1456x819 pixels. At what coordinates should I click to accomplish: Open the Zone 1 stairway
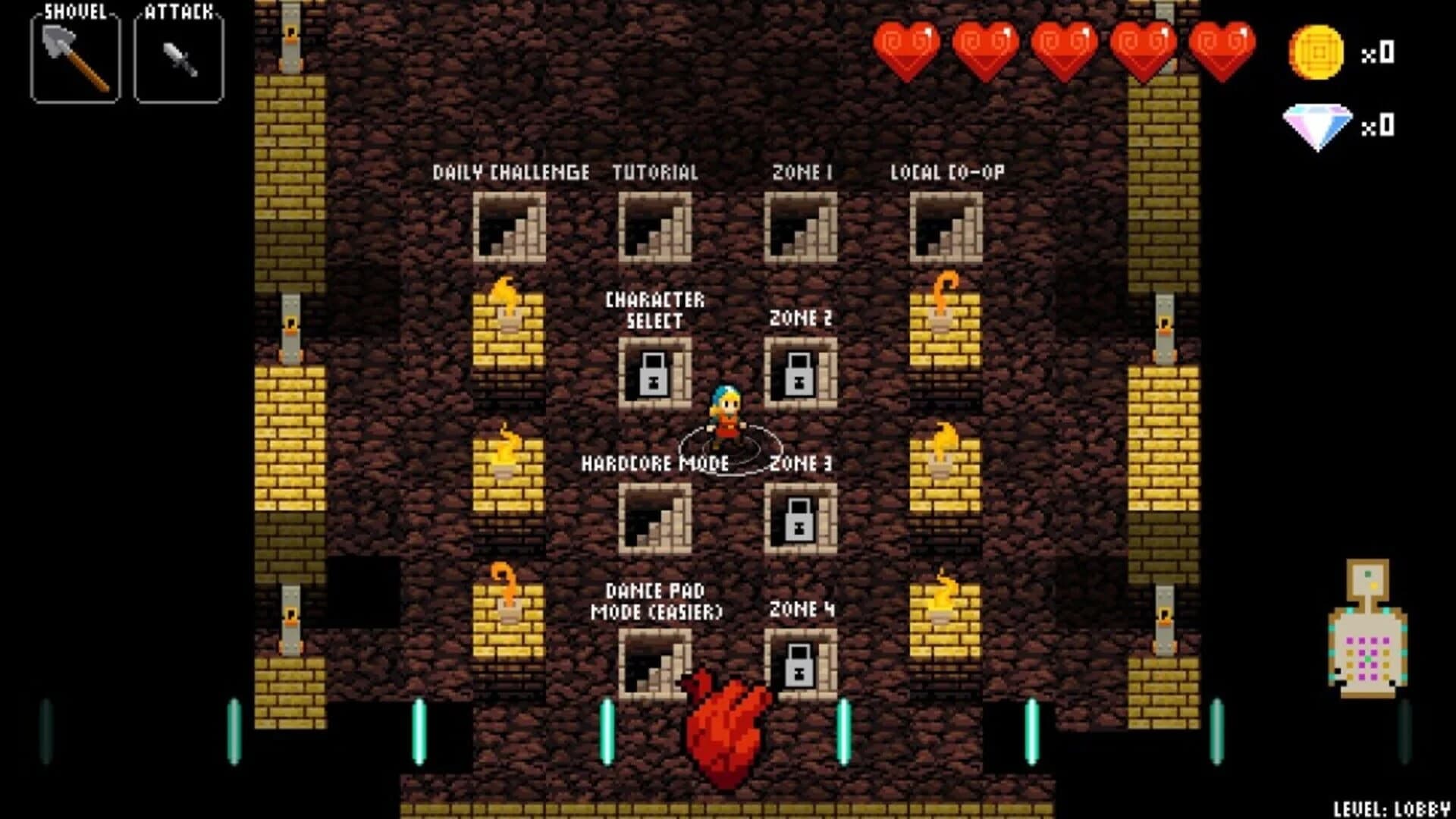pyautogui.click(x=802, y=226)
